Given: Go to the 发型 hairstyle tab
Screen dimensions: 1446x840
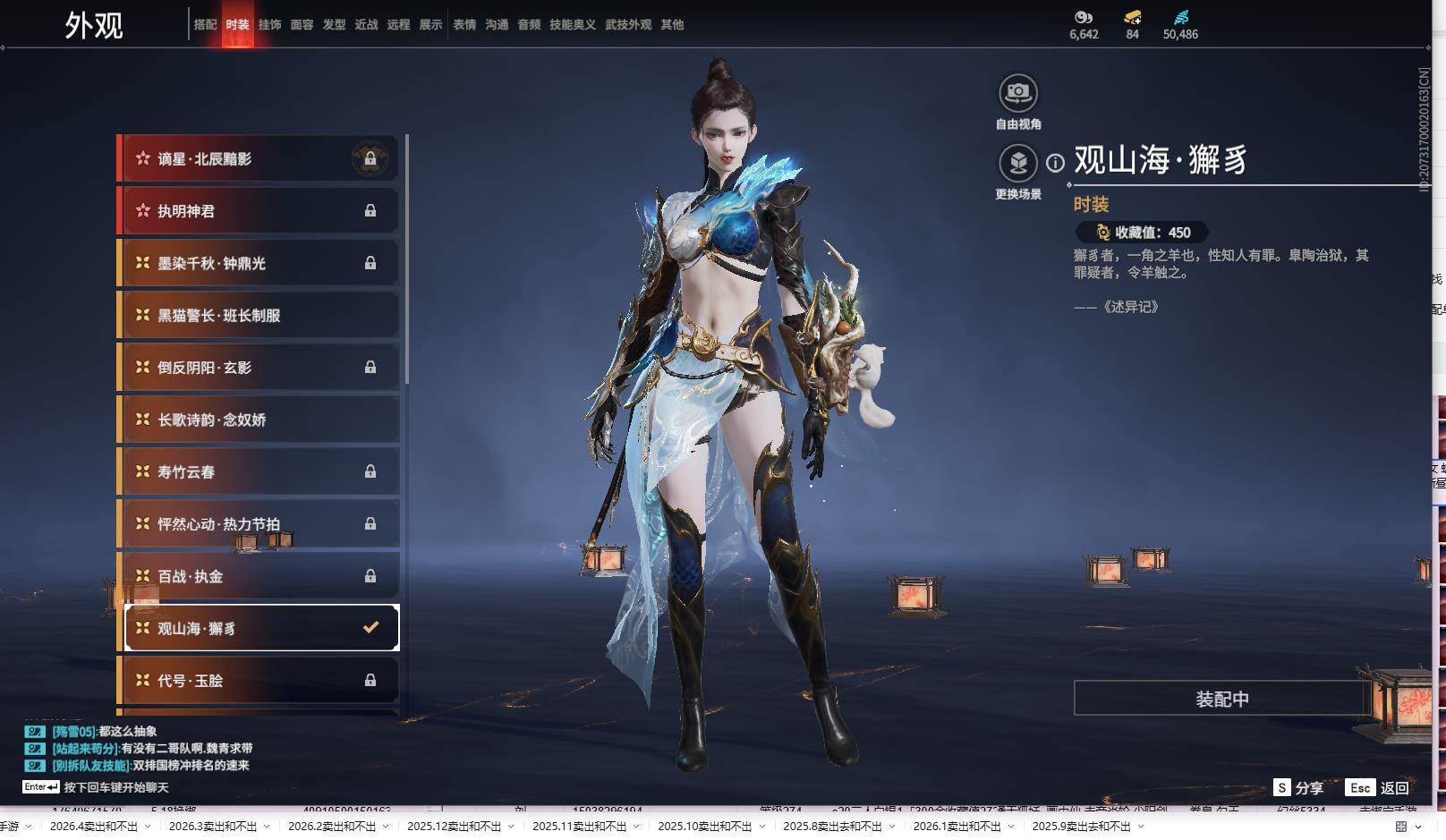Looking at the screenshot, I should [x=334, y=25].
